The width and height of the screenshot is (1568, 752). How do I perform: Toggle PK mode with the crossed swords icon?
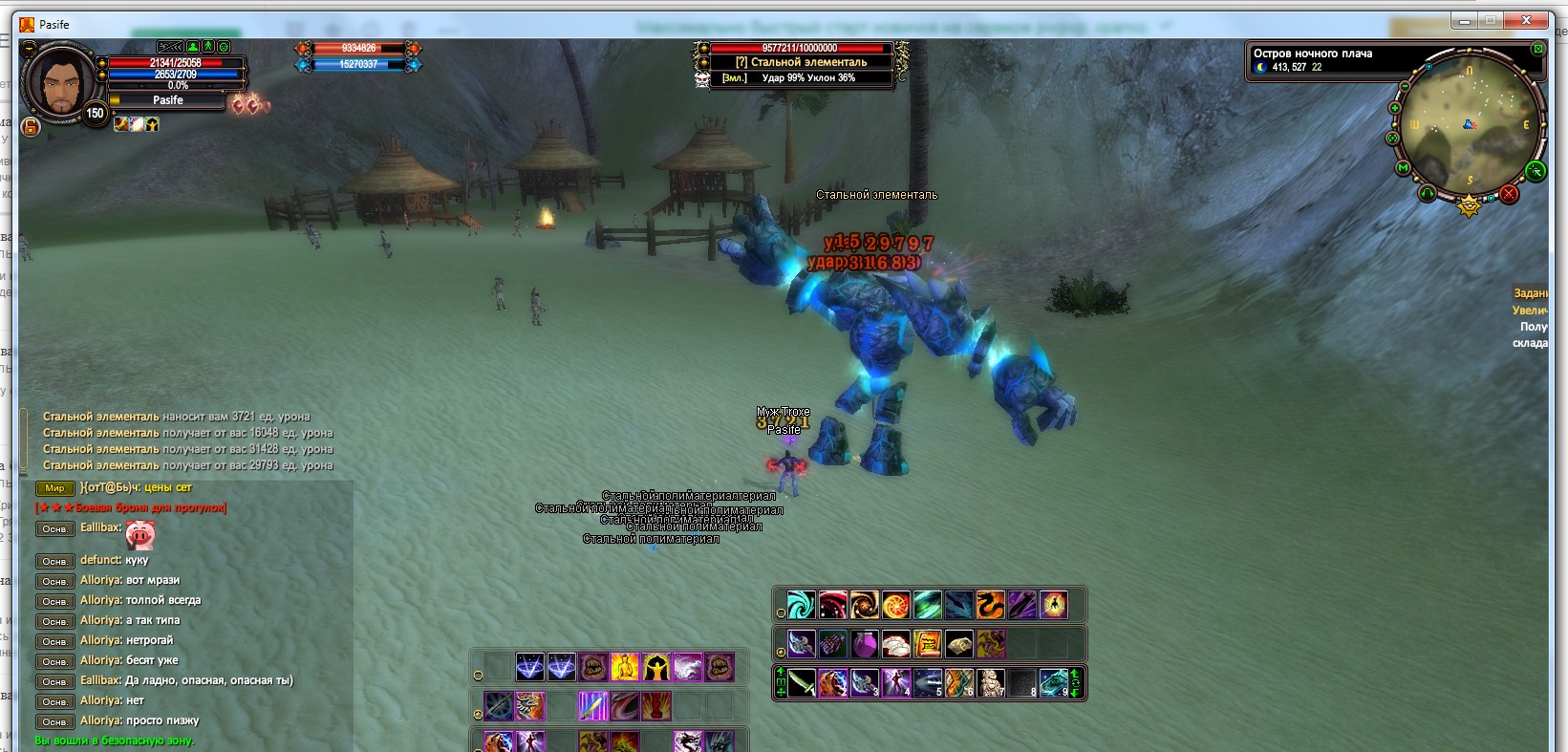click(170, 46)
